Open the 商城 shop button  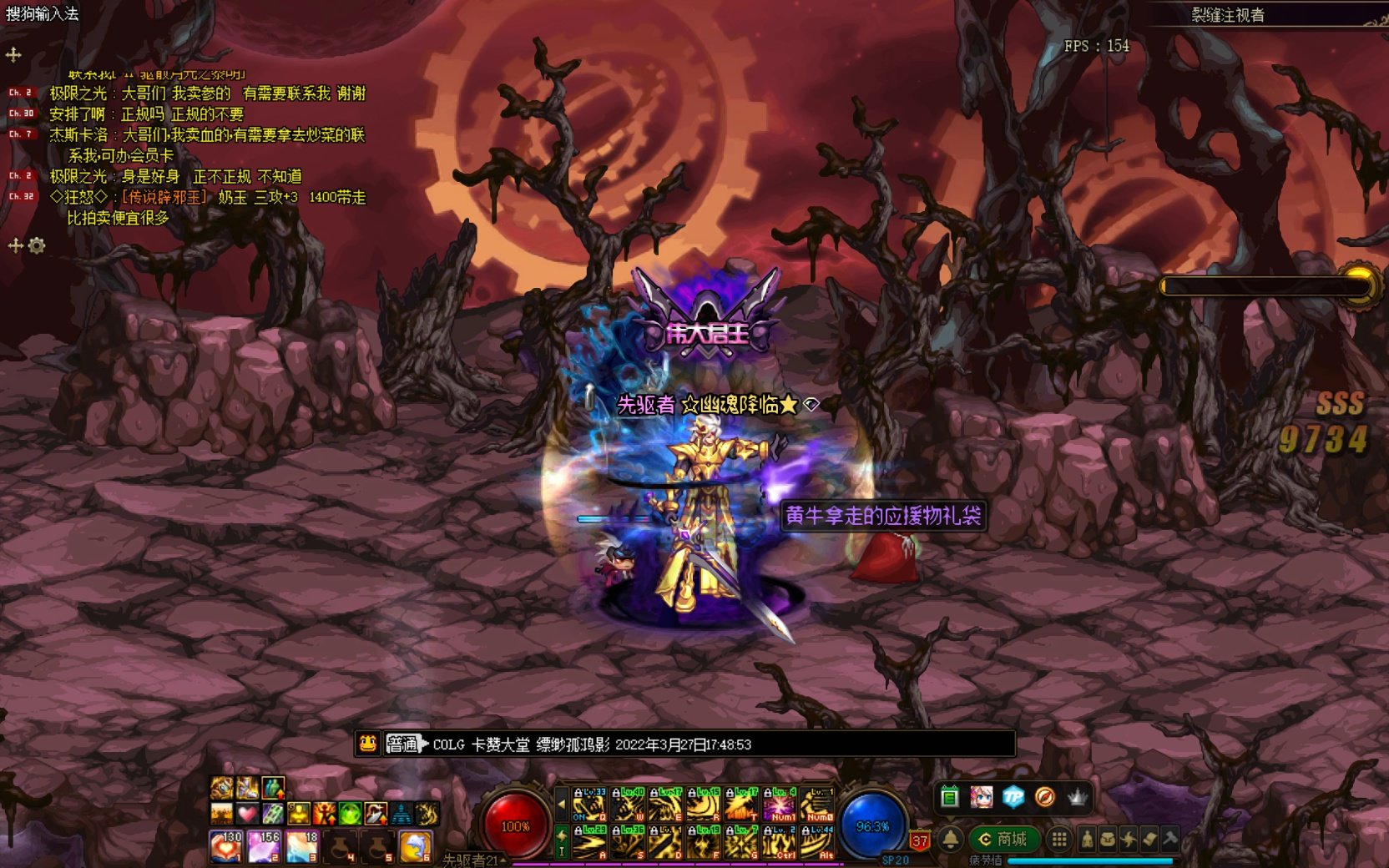pyautogui.click(x=1003, y=839)
